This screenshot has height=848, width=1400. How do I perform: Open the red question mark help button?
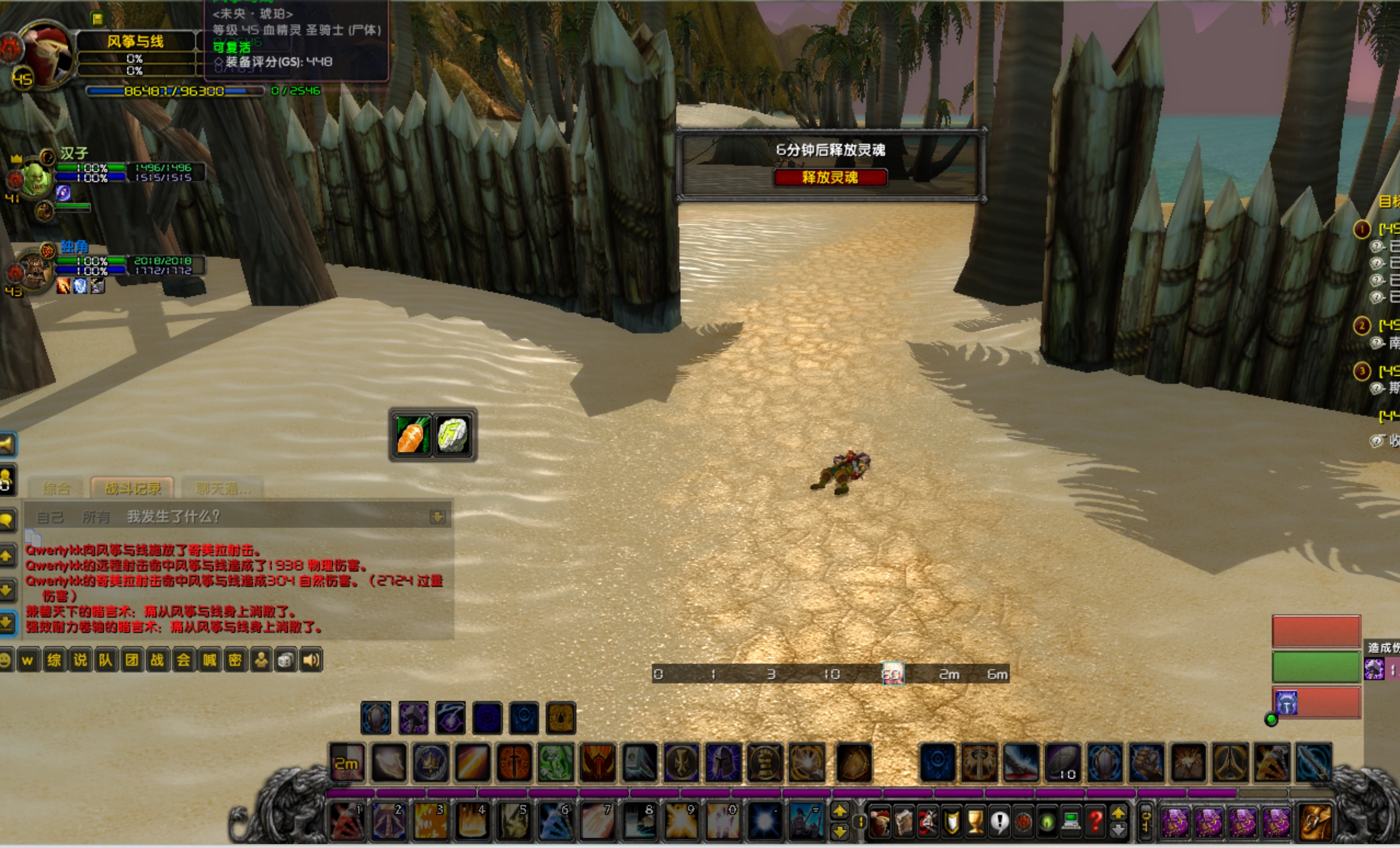(x=1095, y=821)
